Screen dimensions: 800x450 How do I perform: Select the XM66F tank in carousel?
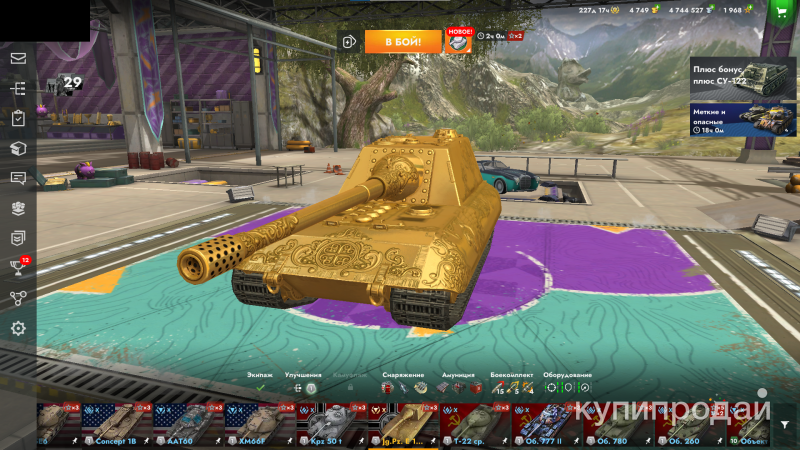255,424
